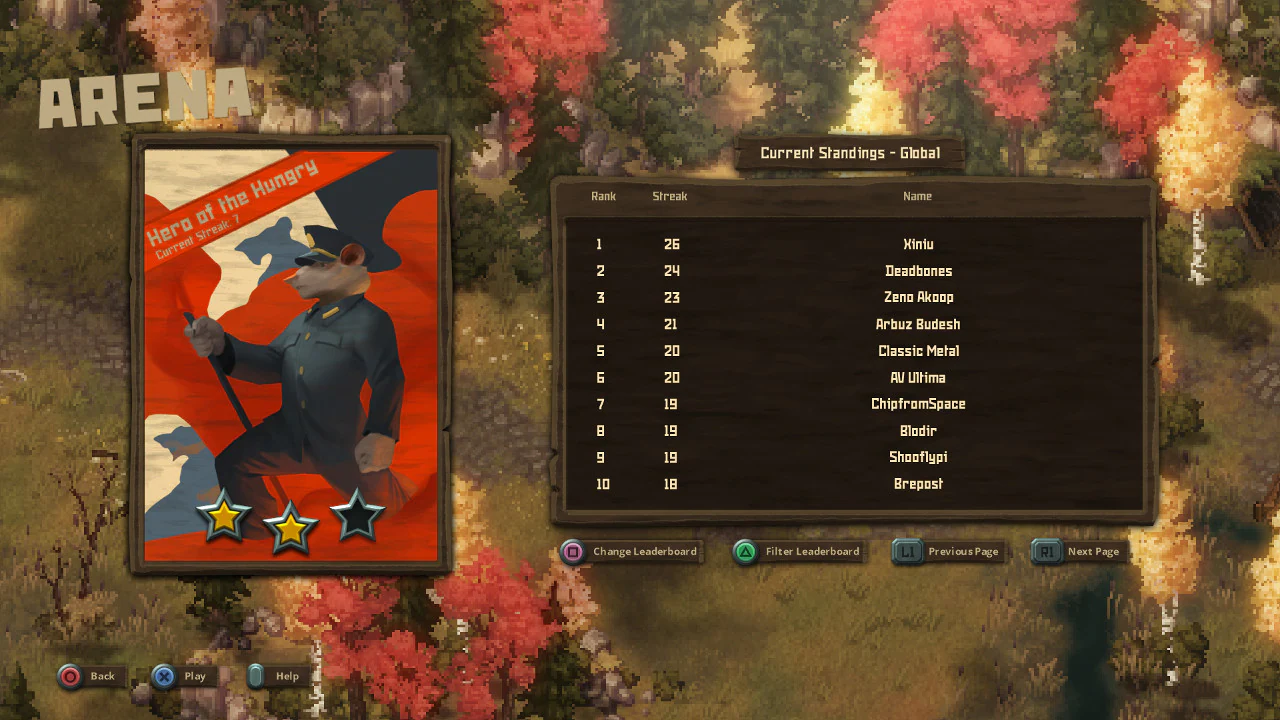Select the first gold star on the poster
The height and width of the screenshot is (720, 1280).
[x=225, y=517]
